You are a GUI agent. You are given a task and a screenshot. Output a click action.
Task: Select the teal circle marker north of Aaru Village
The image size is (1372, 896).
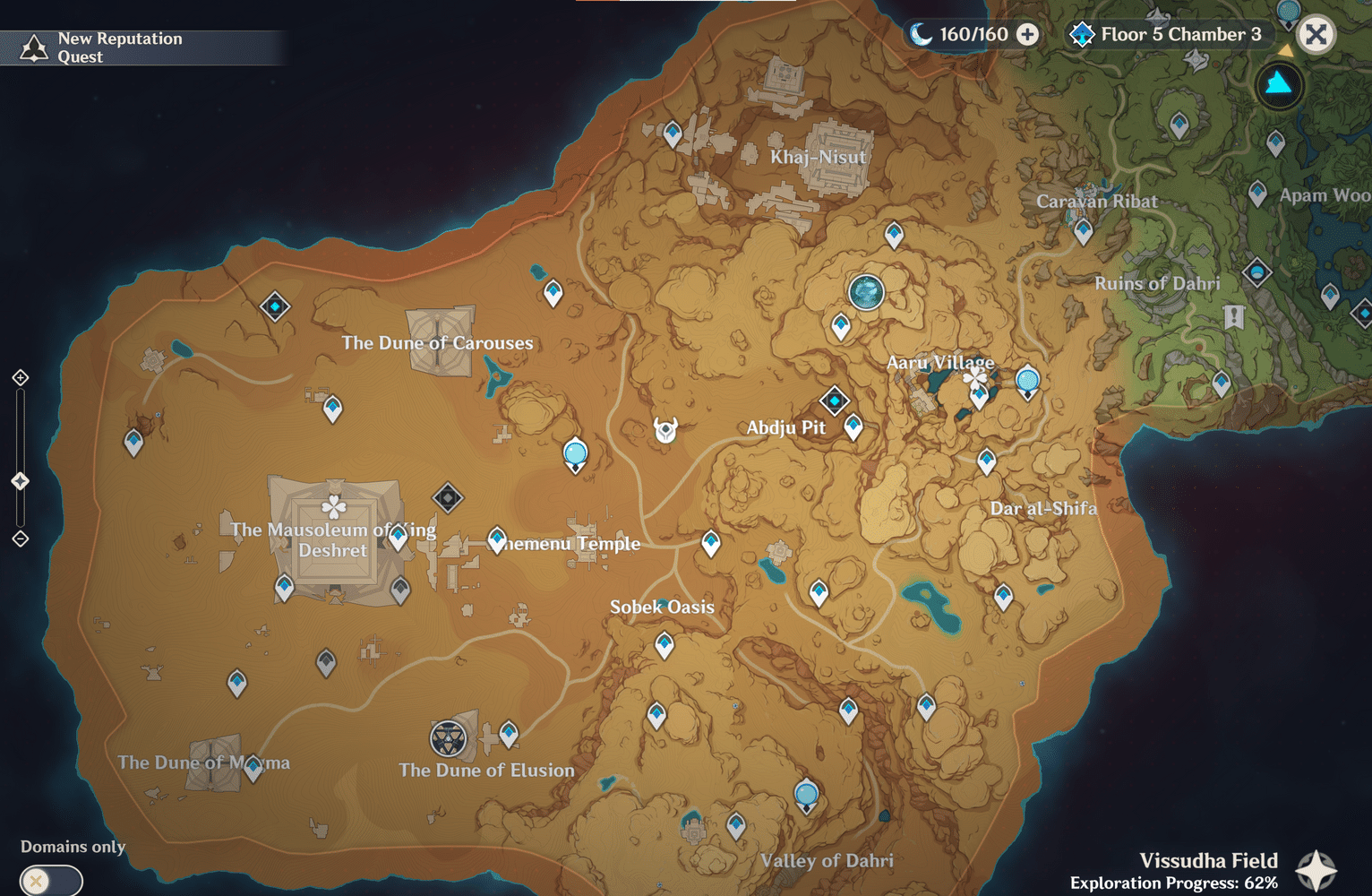tap(866, 290)
